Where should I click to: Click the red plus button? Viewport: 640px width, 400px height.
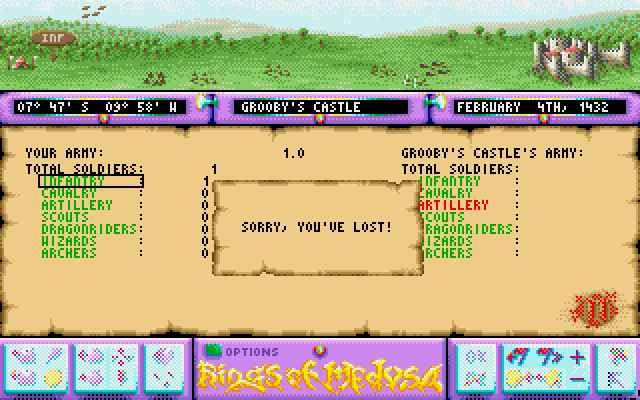coord(578,357)
